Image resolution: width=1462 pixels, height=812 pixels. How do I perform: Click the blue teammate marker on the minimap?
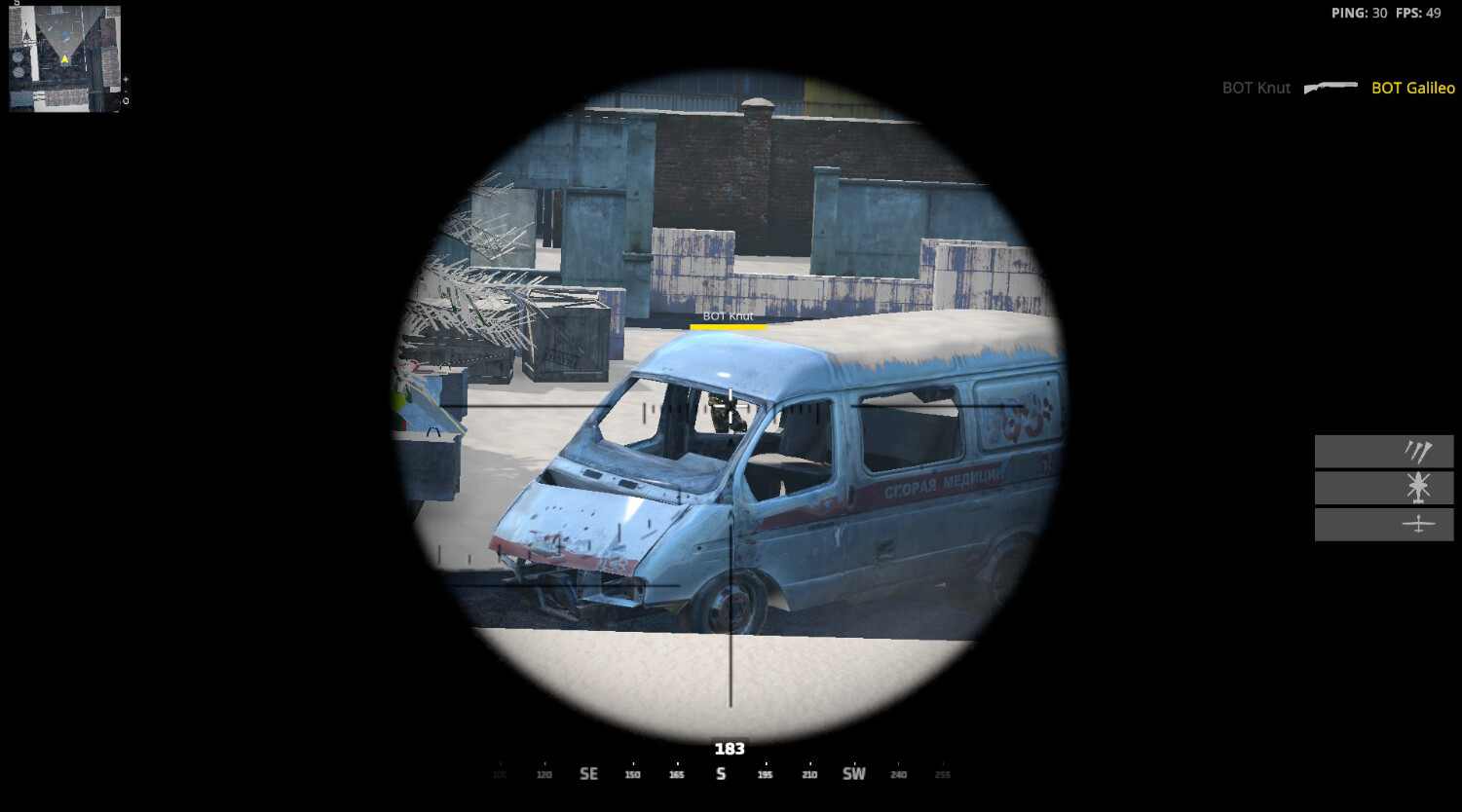[65, 33]
